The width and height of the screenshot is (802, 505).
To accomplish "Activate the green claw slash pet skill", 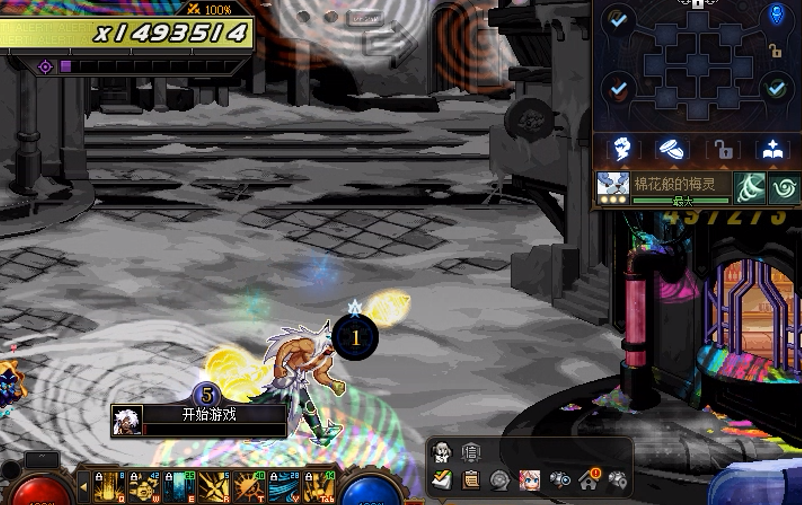I will (751, 187).
